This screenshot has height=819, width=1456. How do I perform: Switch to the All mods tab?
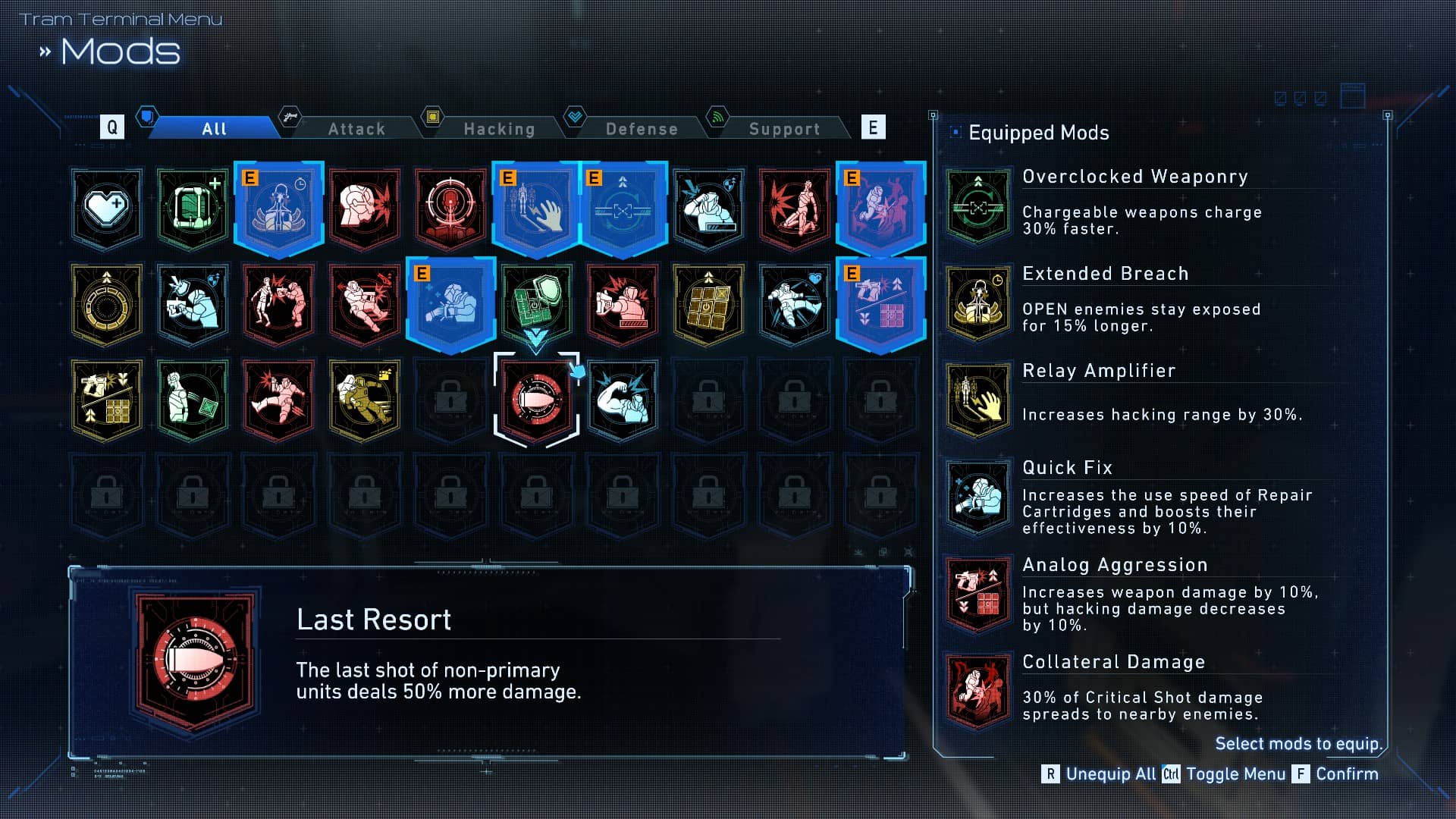coord(214,129)
